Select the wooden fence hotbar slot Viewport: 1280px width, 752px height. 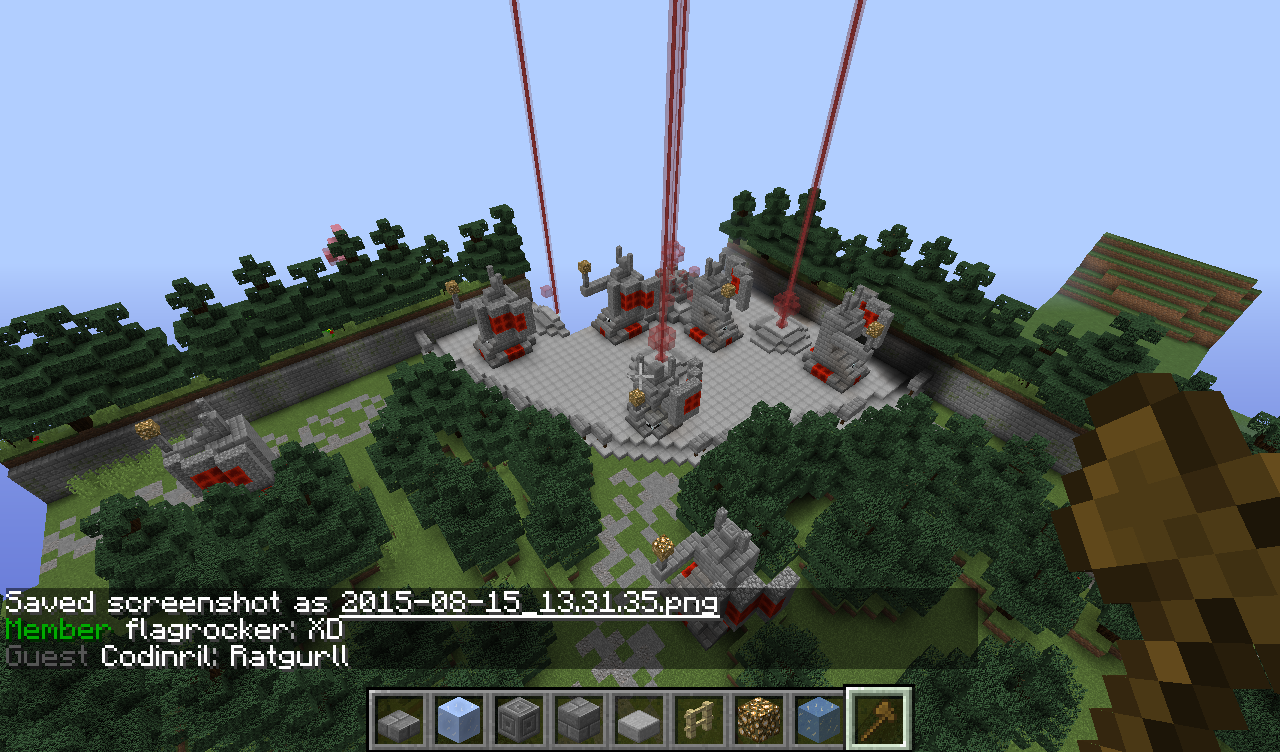(x=699, y=718)
